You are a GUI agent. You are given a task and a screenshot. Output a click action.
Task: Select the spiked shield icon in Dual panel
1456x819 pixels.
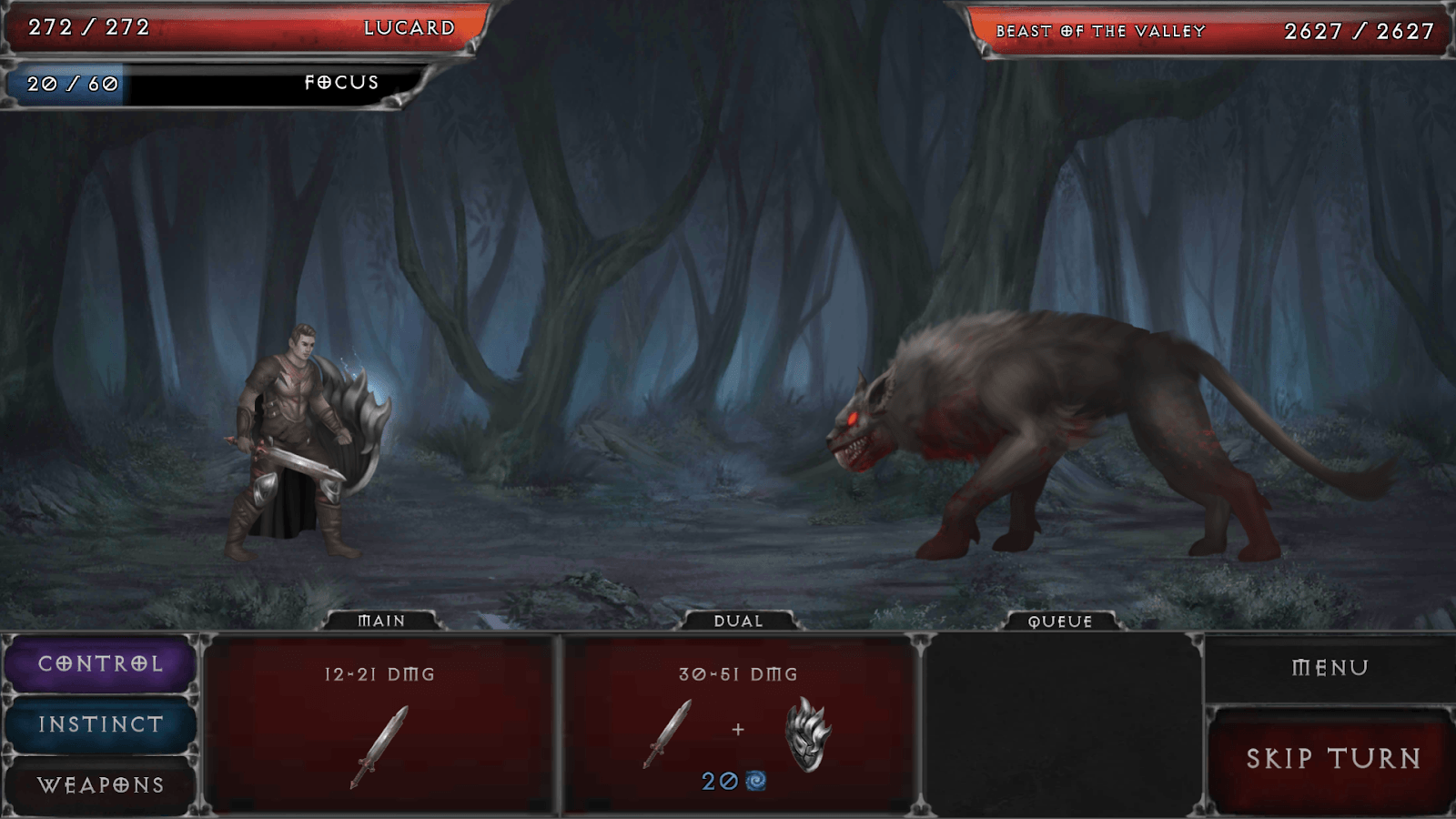(808, 735)
